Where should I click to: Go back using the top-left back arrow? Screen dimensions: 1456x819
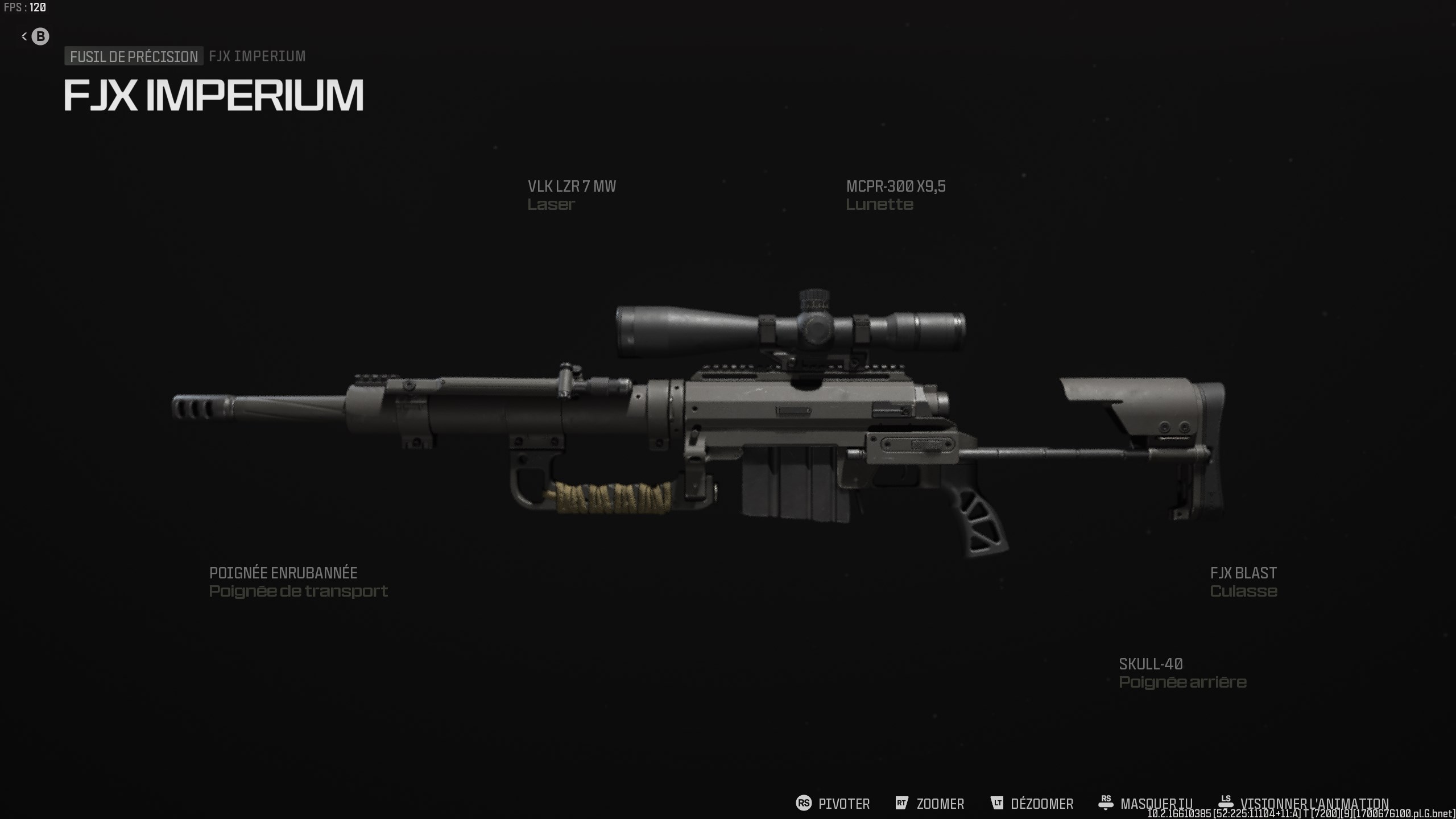(35, 36)
